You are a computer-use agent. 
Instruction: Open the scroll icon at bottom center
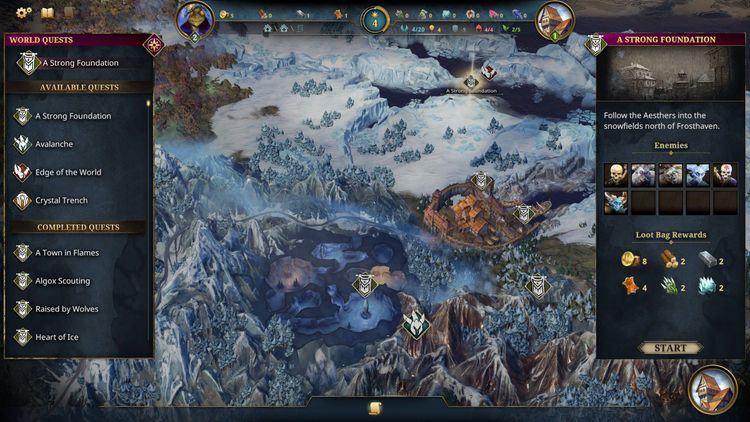point(374,408)
